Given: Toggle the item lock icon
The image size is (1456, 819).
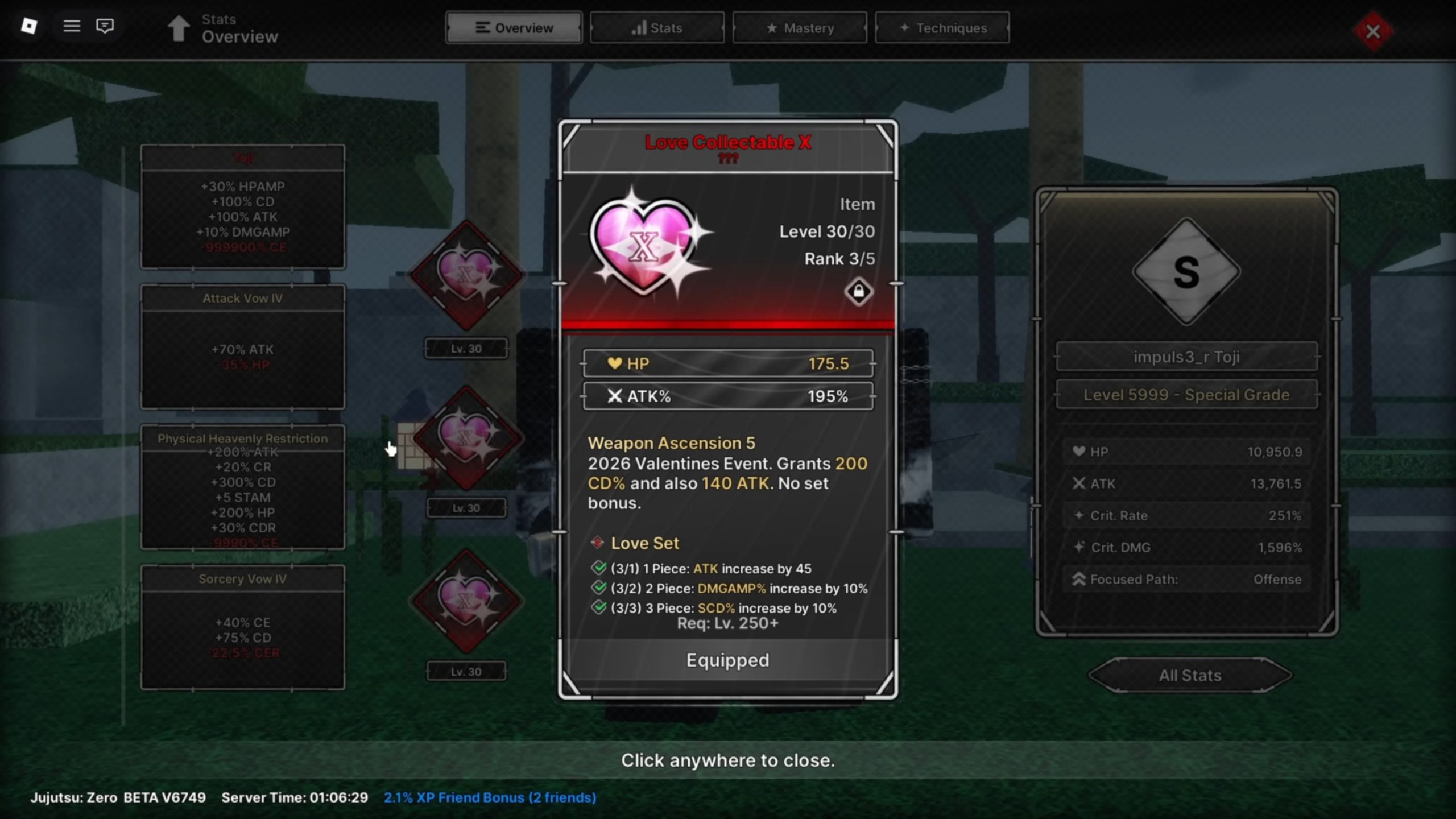Looking at the screenshot, I should [858, 292].
